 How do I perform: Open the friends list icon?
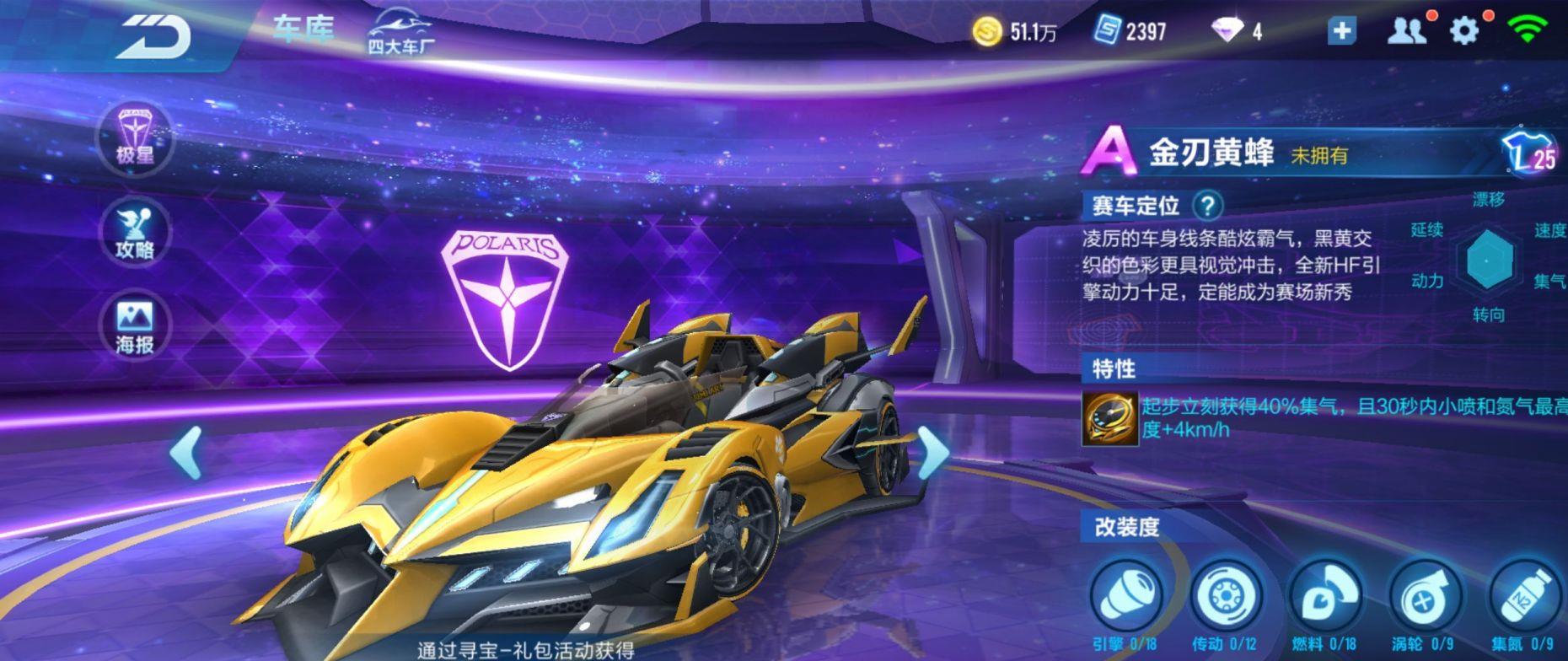point(1405,31)
